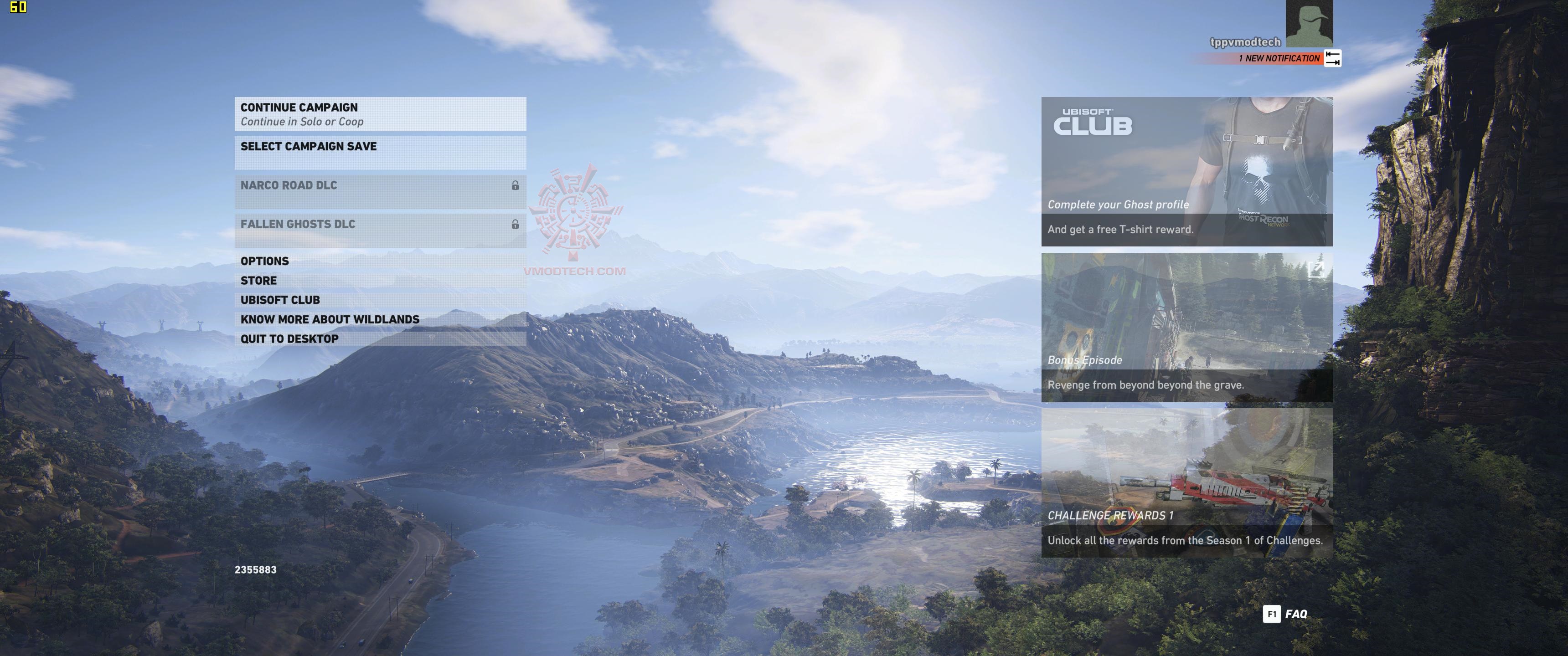Select the locked Narco Road DLC entry
Viewport: 1568px width, 656px height.
pyautogui.click(x=380, y=191)
